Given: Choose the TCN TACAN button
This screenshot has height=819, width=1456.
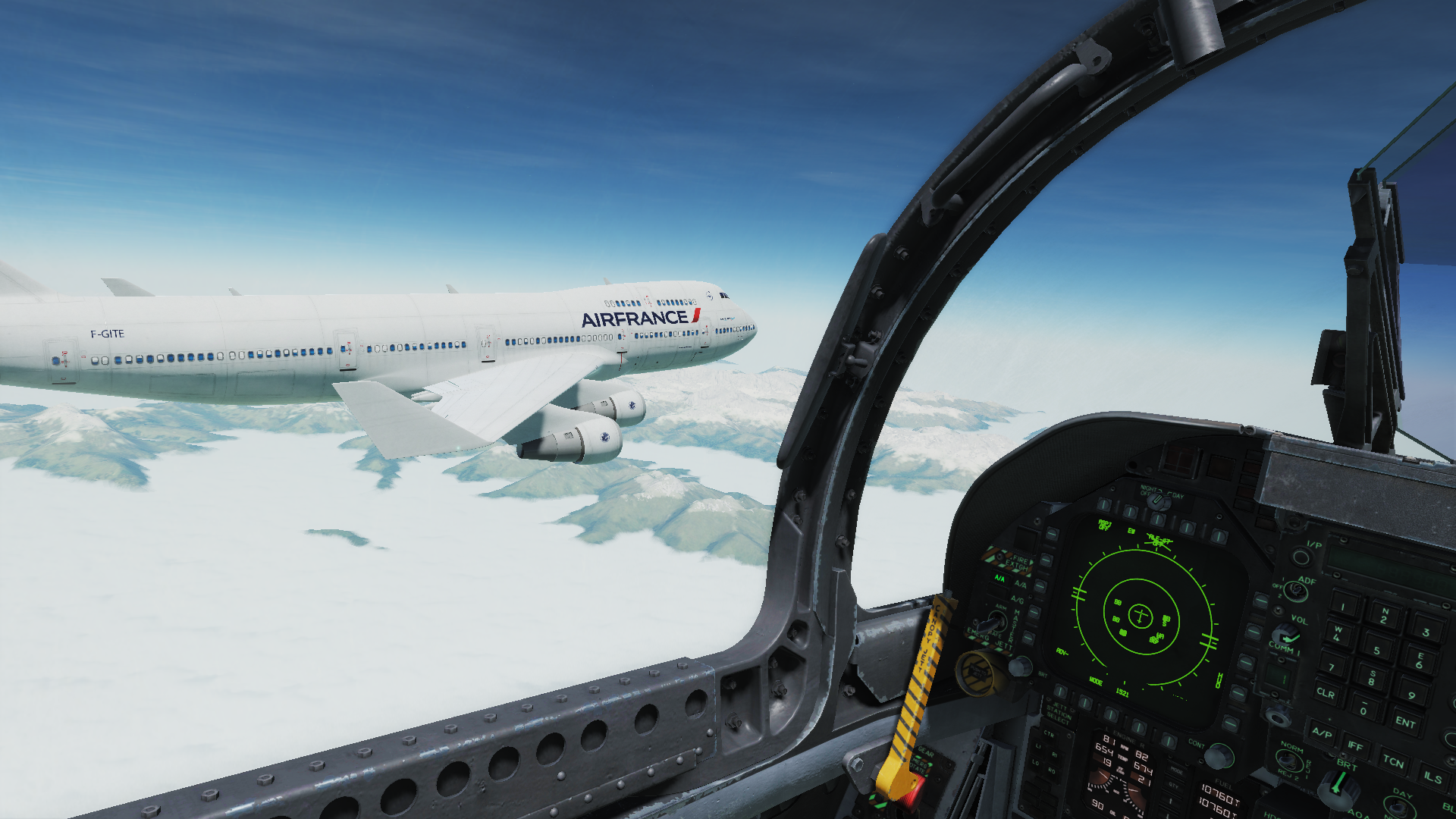Looking at the screenshot, I should [x=1392, y=761].
